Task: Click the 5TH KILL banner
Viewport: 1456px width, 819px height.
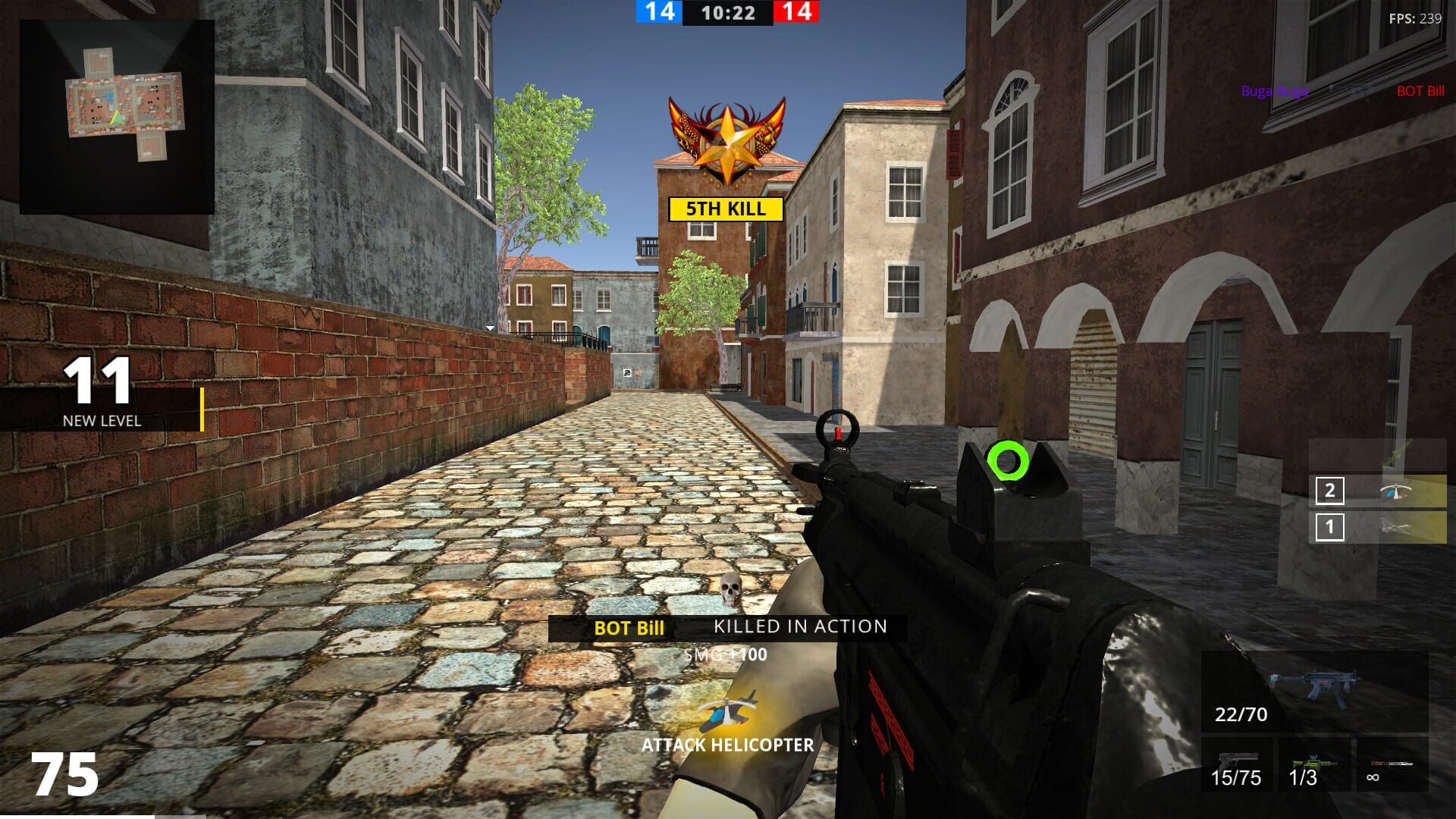Action: [725, 209]
